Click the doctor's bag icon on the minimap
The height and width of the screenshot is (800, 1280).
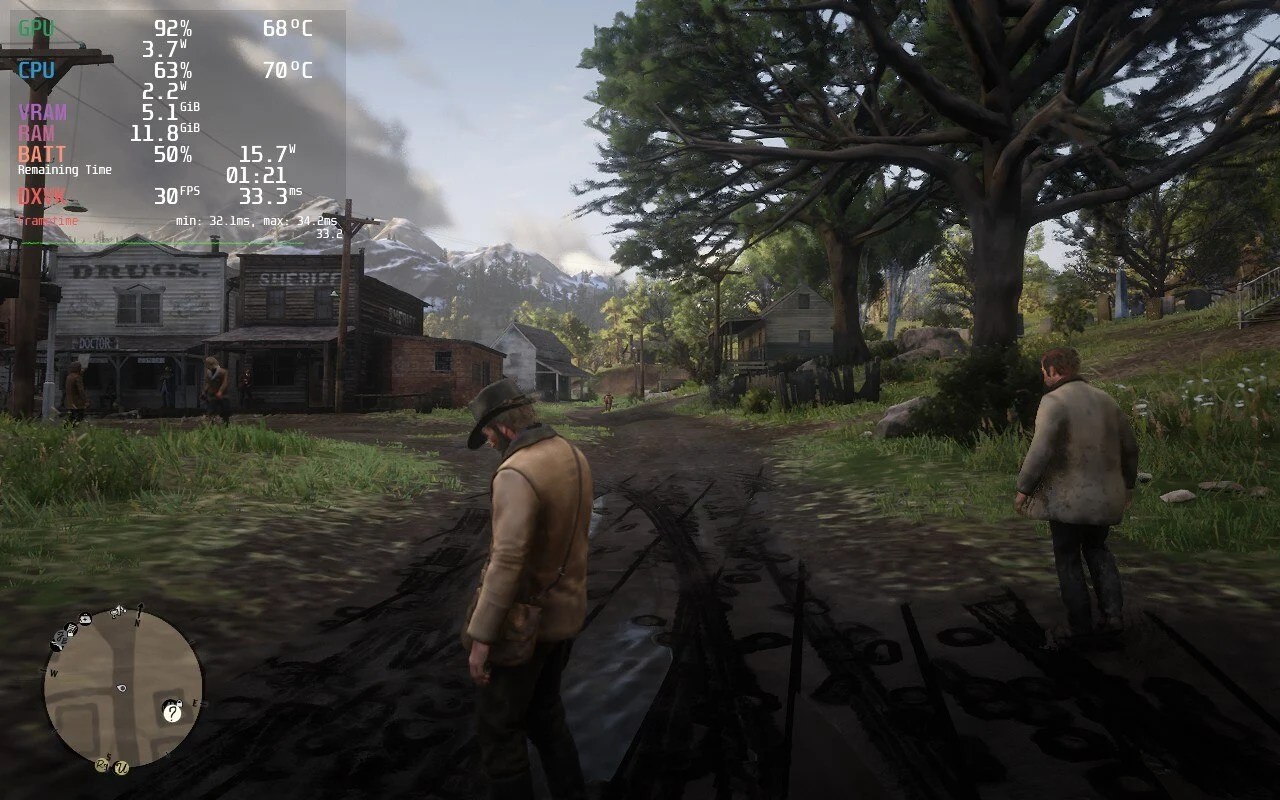[x=85, y=620]
